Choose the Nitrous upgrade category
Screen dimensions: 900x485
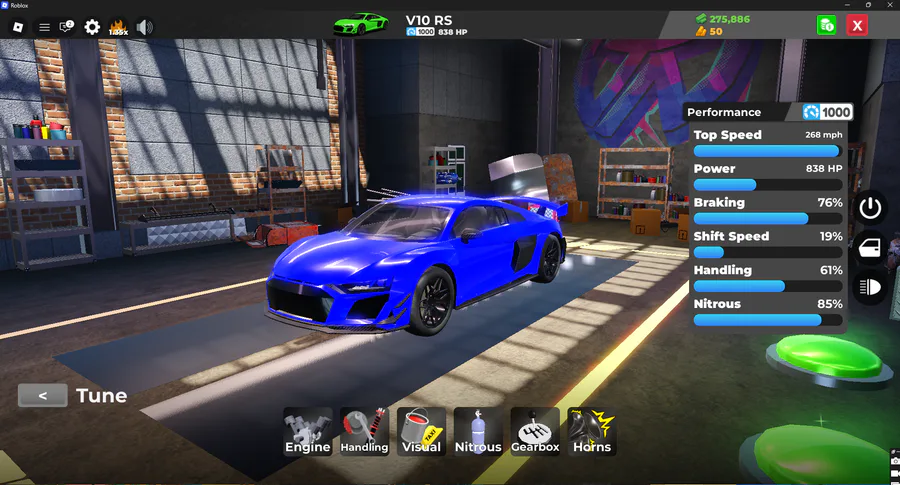(x=478, y=431)
